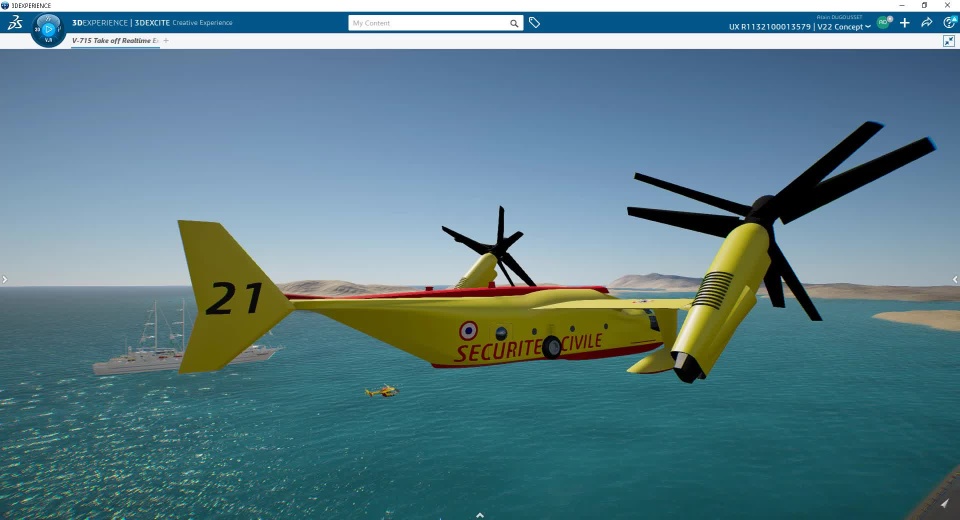Click the compass play button

pos(48,29)
